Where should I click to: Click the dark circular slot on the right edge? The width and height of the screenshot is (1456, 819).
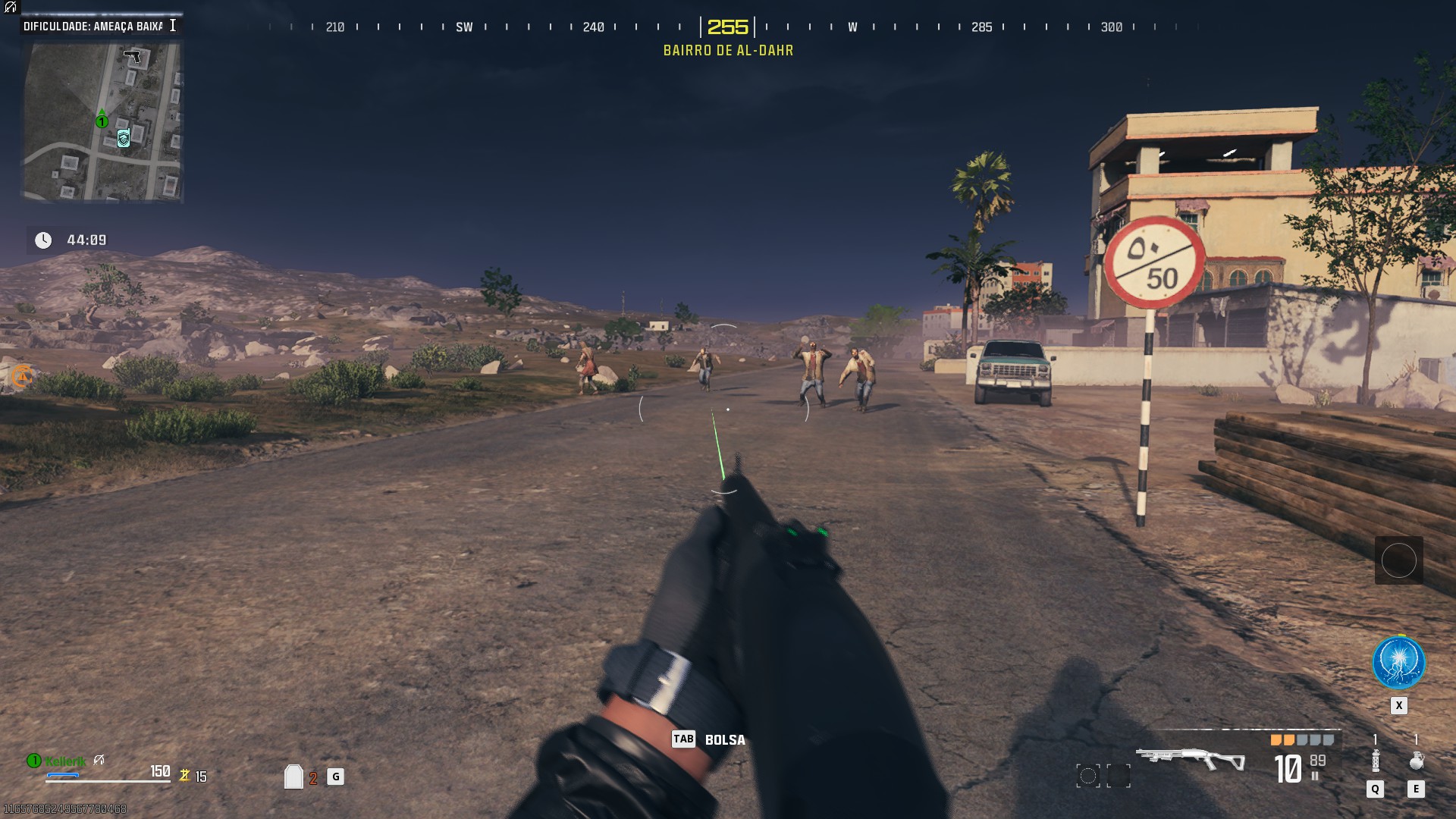[1398, 561]
